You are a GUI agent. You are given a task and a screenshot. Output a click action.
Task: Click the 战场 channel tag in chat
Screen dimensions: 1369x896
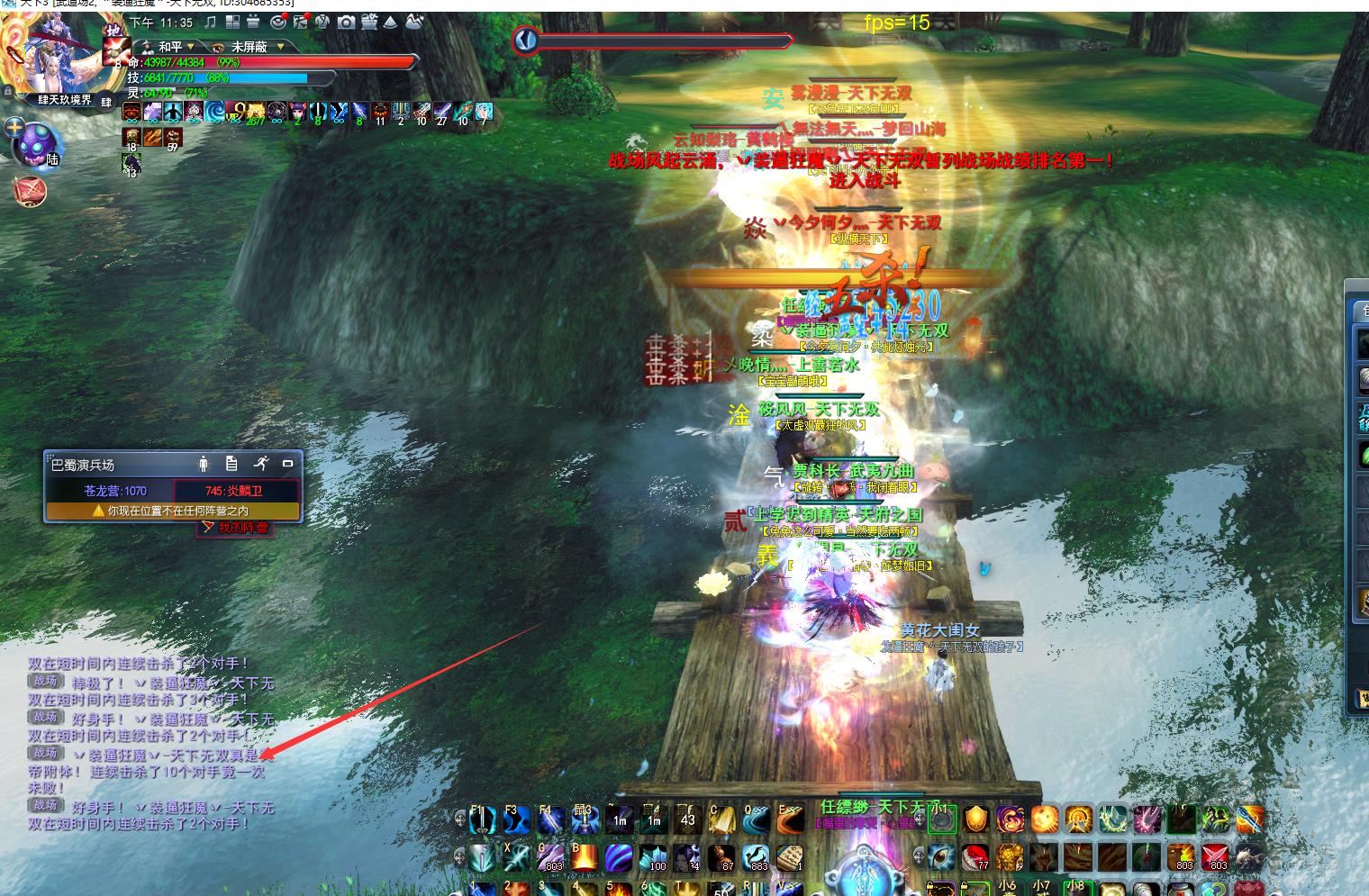(45, 682)
